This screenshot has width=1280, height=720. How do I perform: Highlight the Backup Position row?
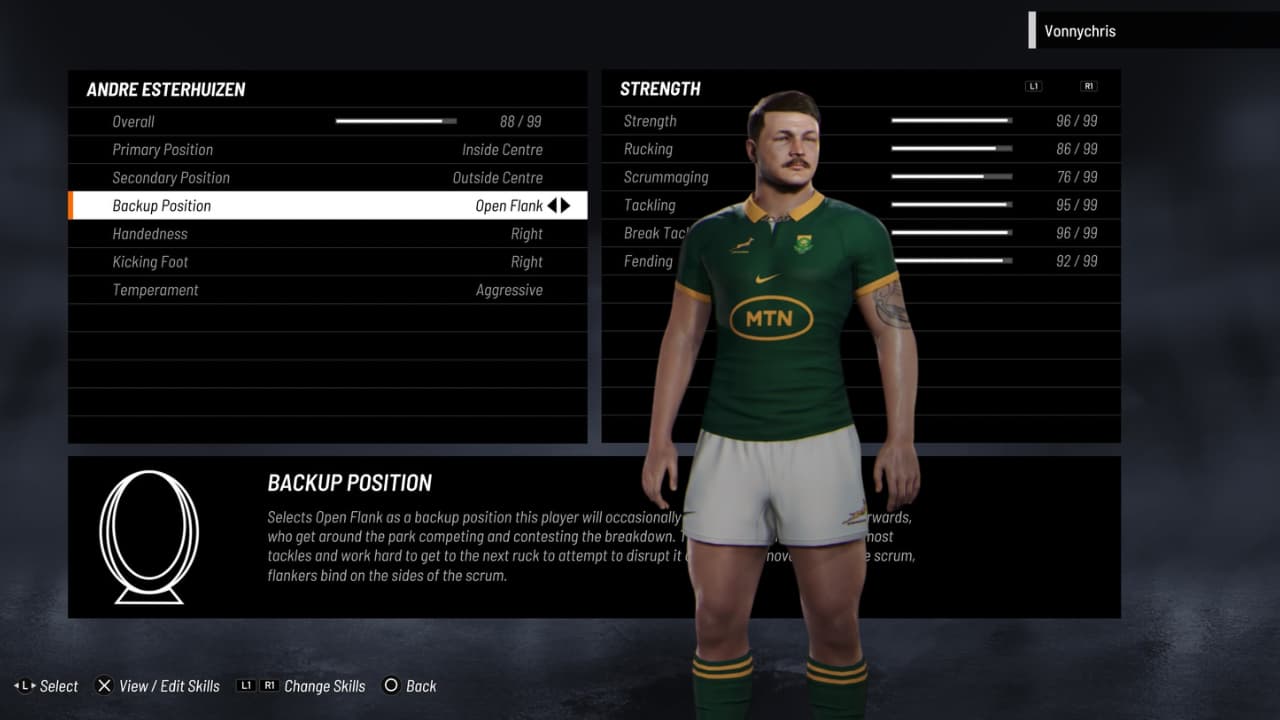[x=327, y=206]
